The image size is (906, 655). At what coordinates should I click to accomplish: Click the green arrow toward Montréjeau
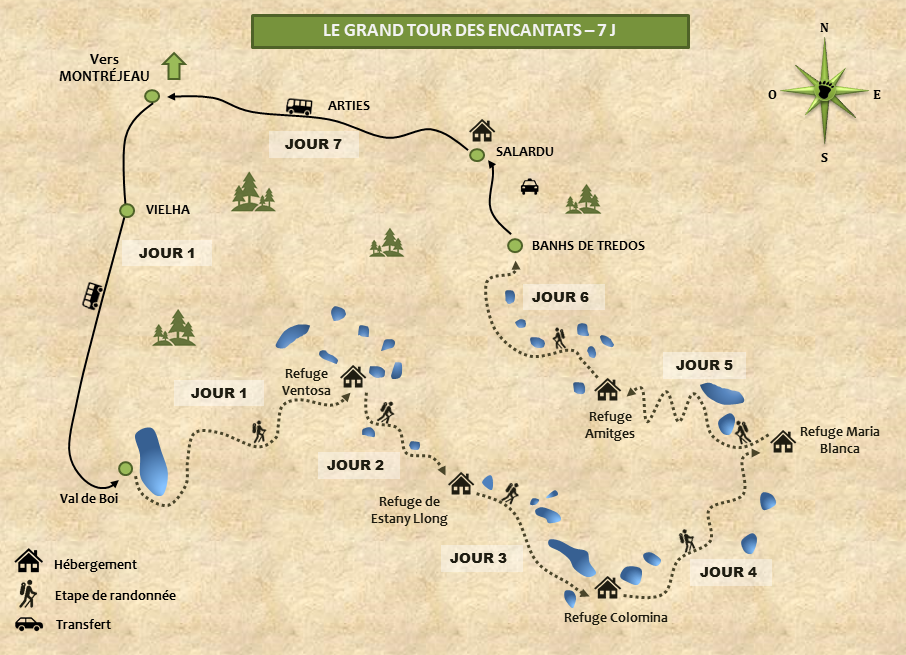175,66
